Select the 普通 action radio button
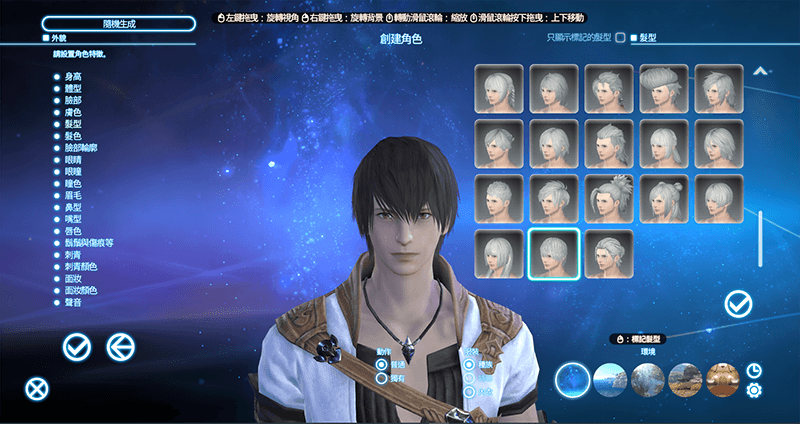Screen dimensions: 800x424 click(382, 366)
